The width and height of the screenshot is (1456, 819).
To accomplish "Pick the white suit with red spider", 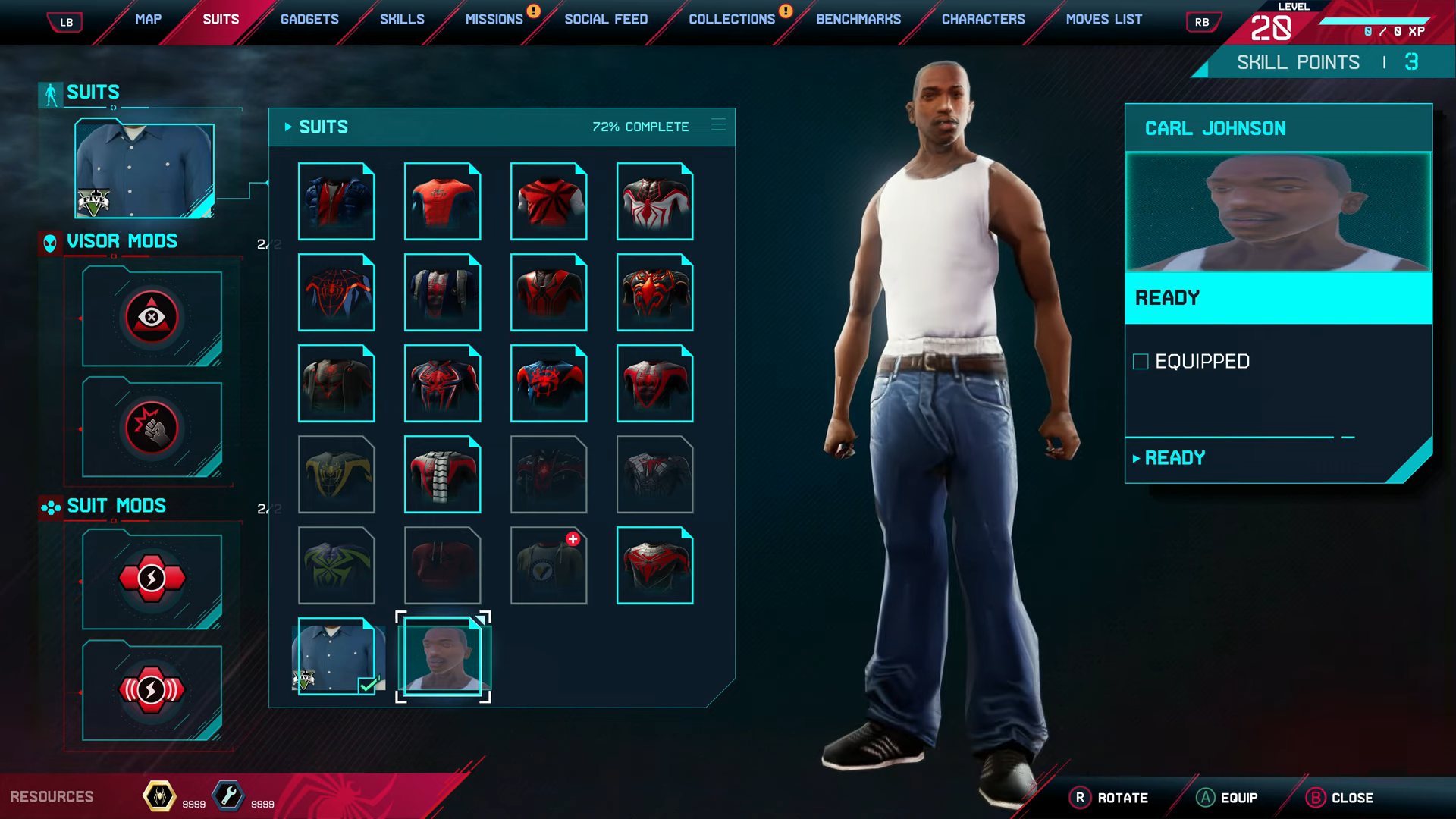I will [654, 202].
